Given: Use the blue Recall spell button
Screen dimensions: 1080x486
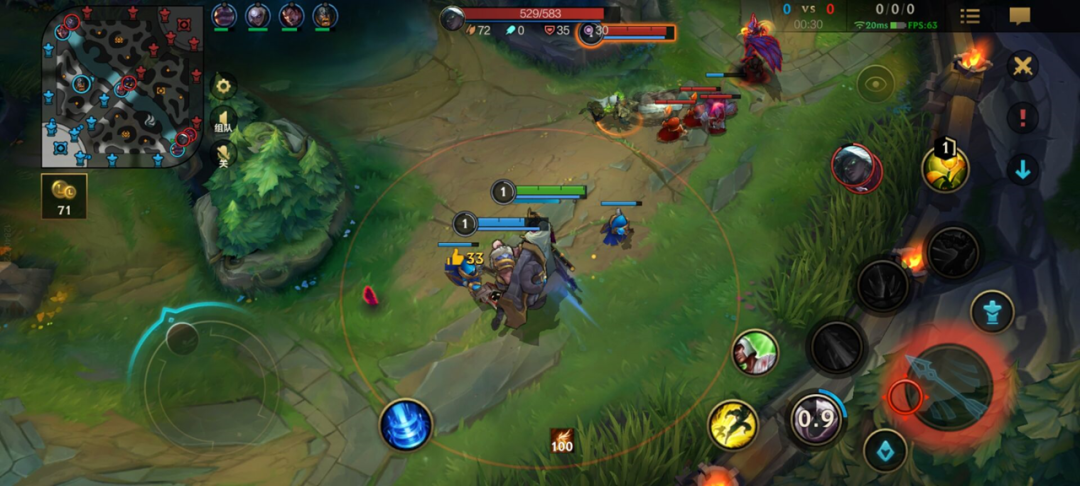Looking at the screenshot, I should [x=405, y=424].
